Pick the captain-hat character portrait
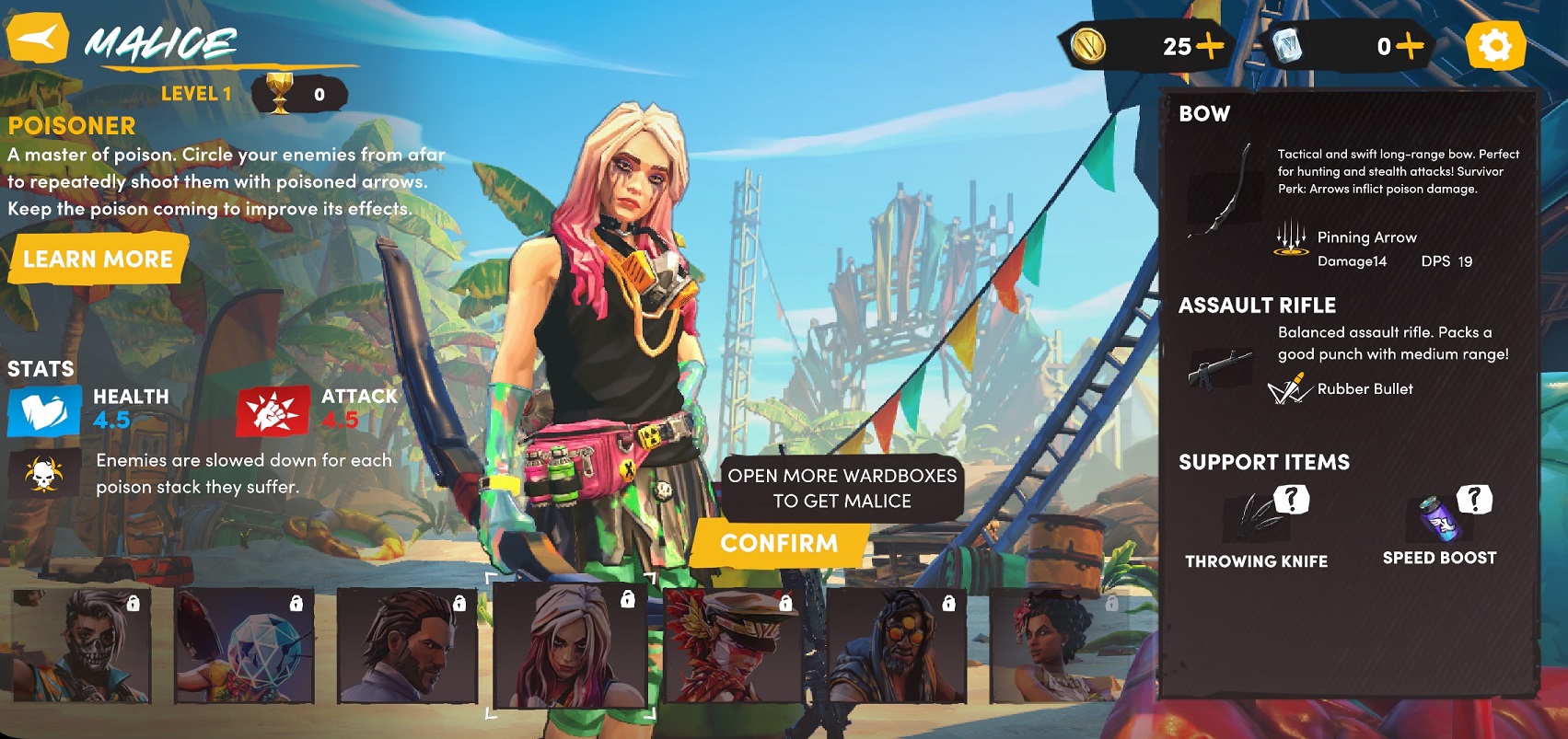The height and width of the screenshot is (739, 1568). [x=732, y=646]
